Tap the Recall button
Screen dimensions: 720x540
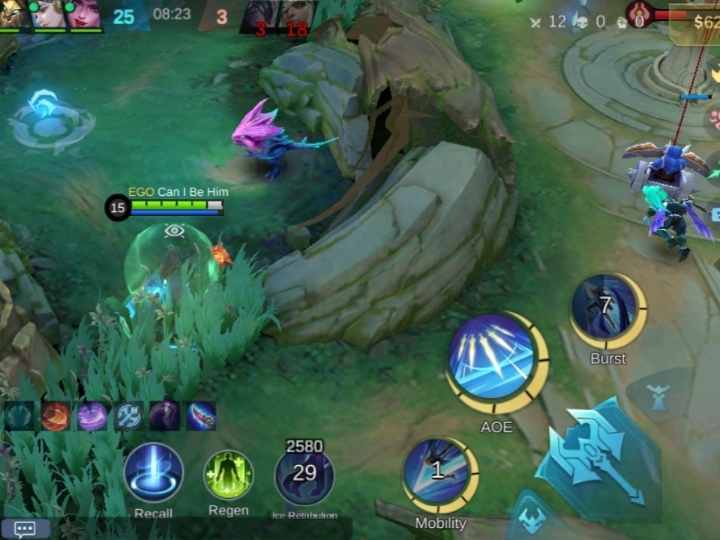(x=153, y=473)
